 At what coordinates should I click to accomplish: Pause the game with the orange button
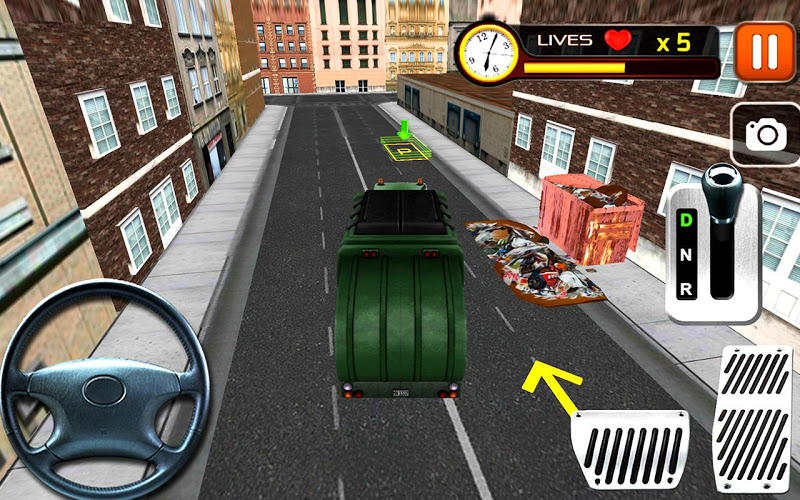764,51
